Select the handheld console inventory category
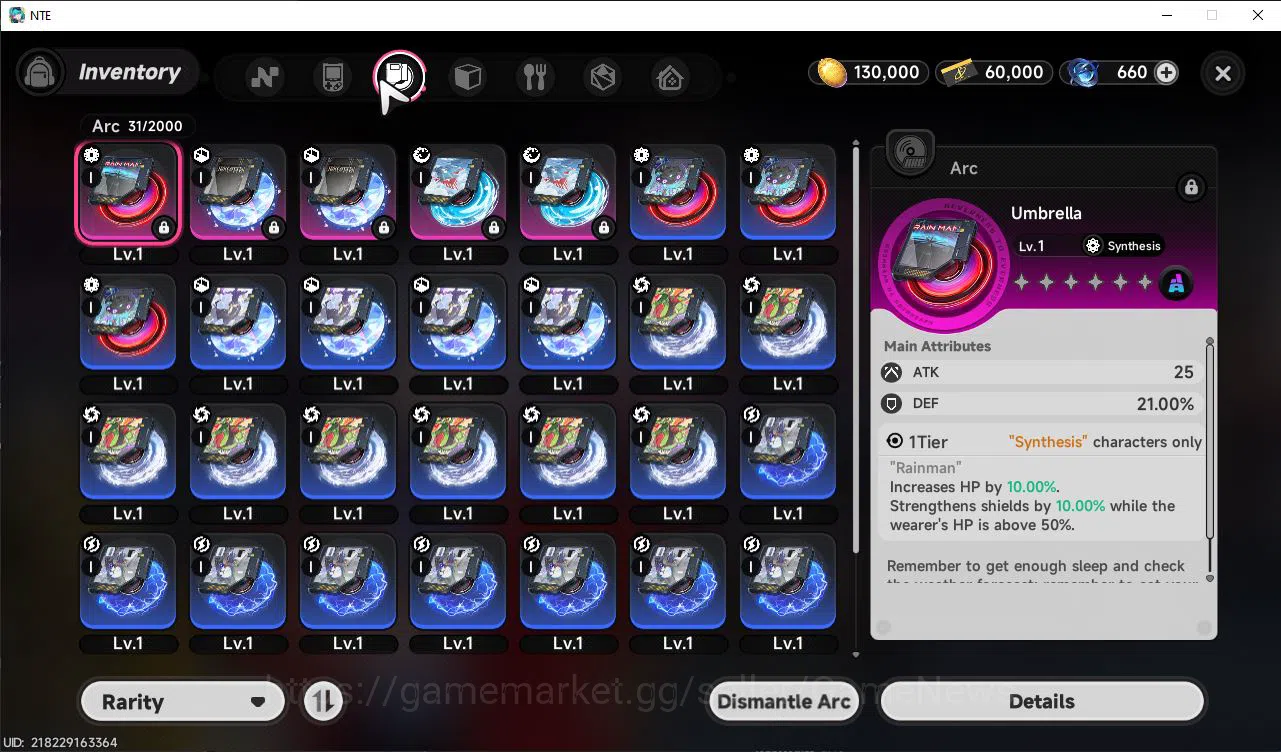This screenshot has height=752, width=1281. [331, 76]
